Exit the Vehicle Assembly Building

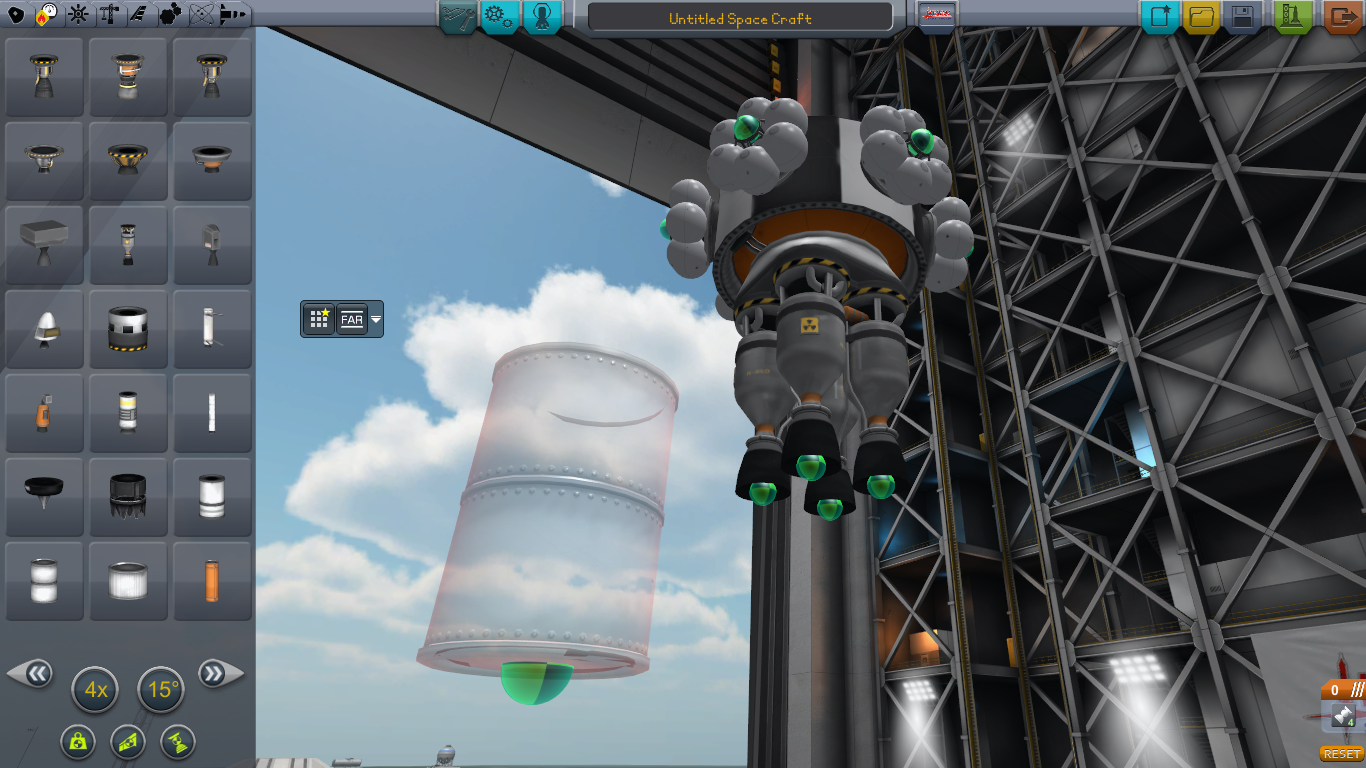[1342, 16]
